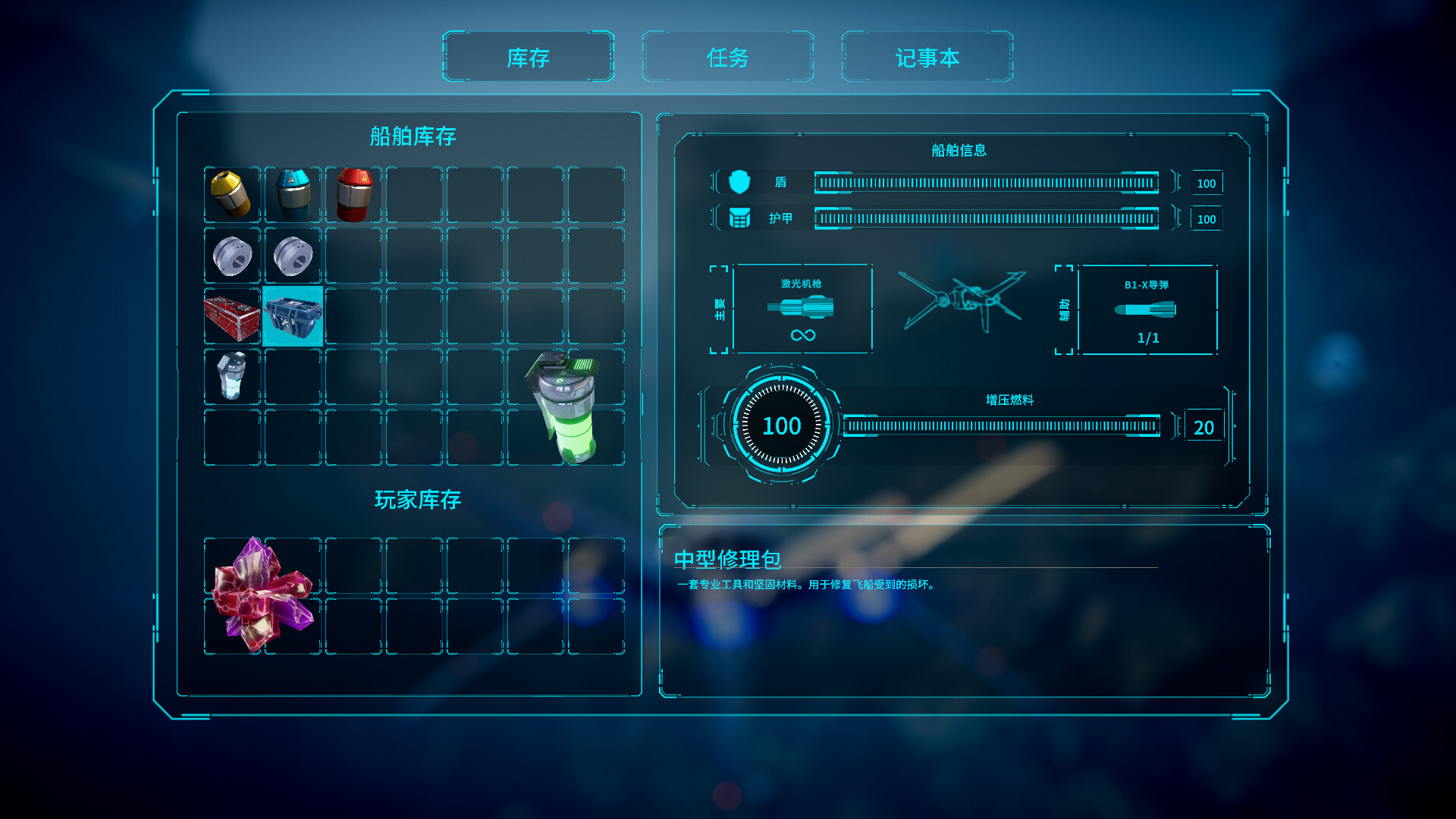Screen dimensions: 1456x819
Task: Select a silver ring component item
Action: (x=231, y=256)
